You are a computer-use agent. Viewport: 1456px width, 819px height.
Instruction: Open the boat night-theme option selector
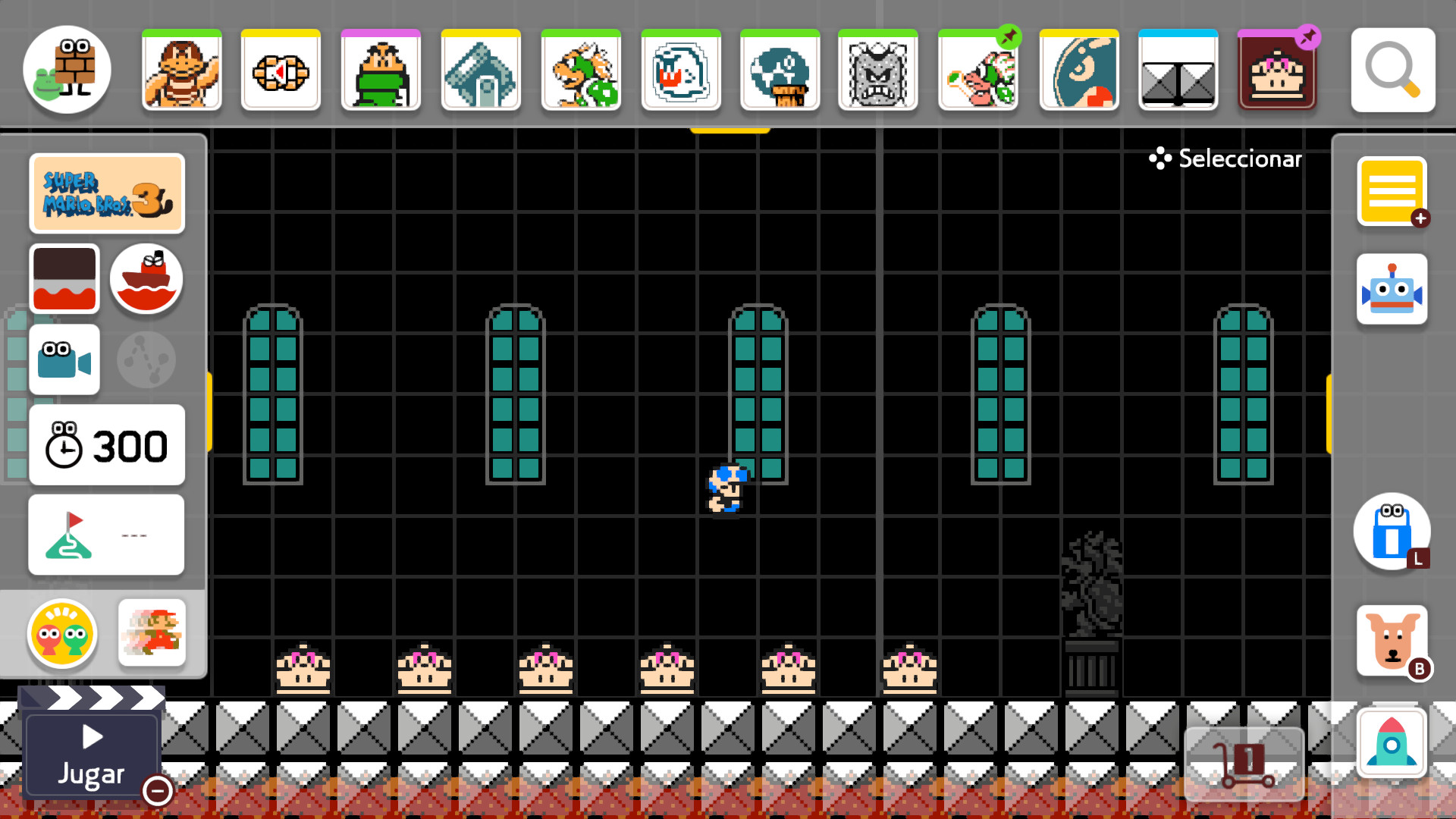(146, 279)
